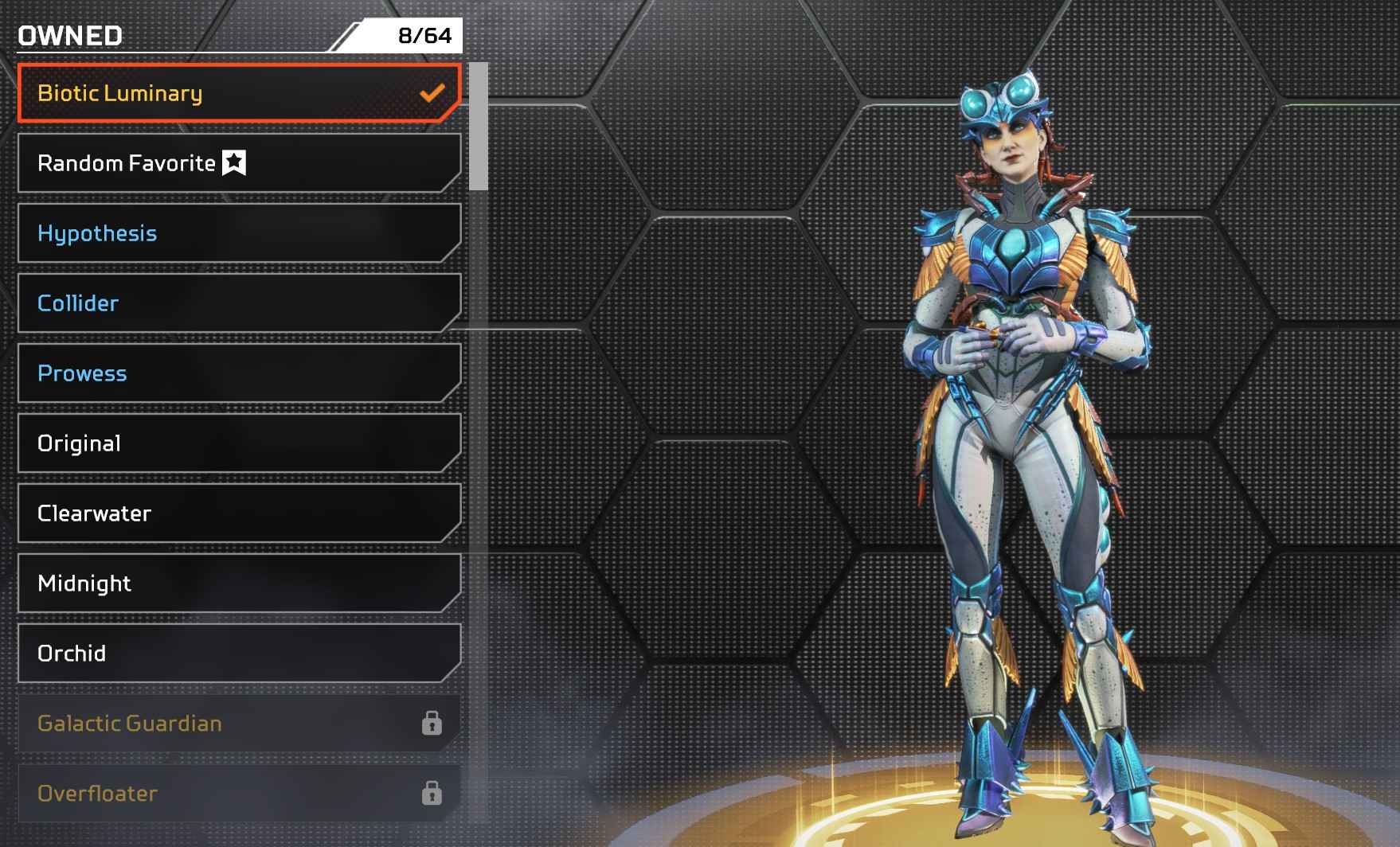Click the skin list scrollbar handle
The width and height of the screenshot is (1400, 847).
tap(479, 127)
